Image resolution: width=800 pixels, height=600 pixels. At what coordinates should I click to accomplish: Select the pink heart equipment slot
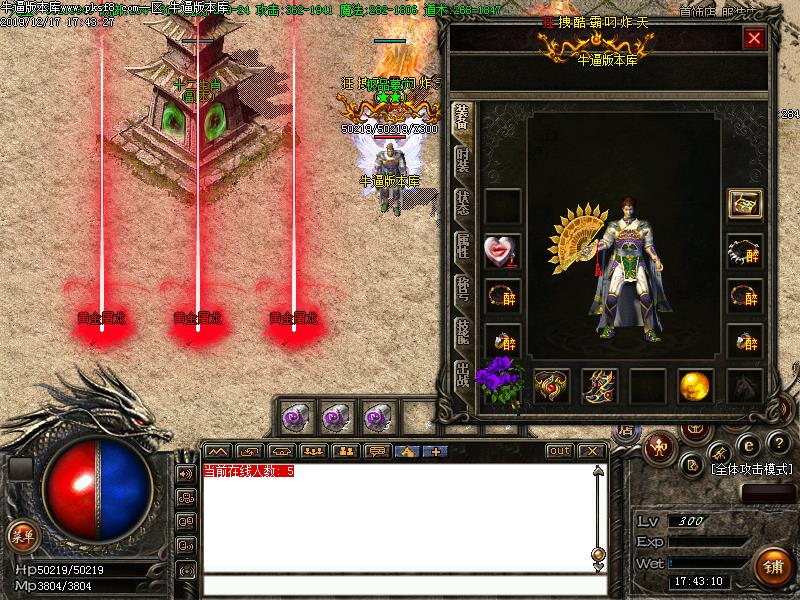(502, 252)
